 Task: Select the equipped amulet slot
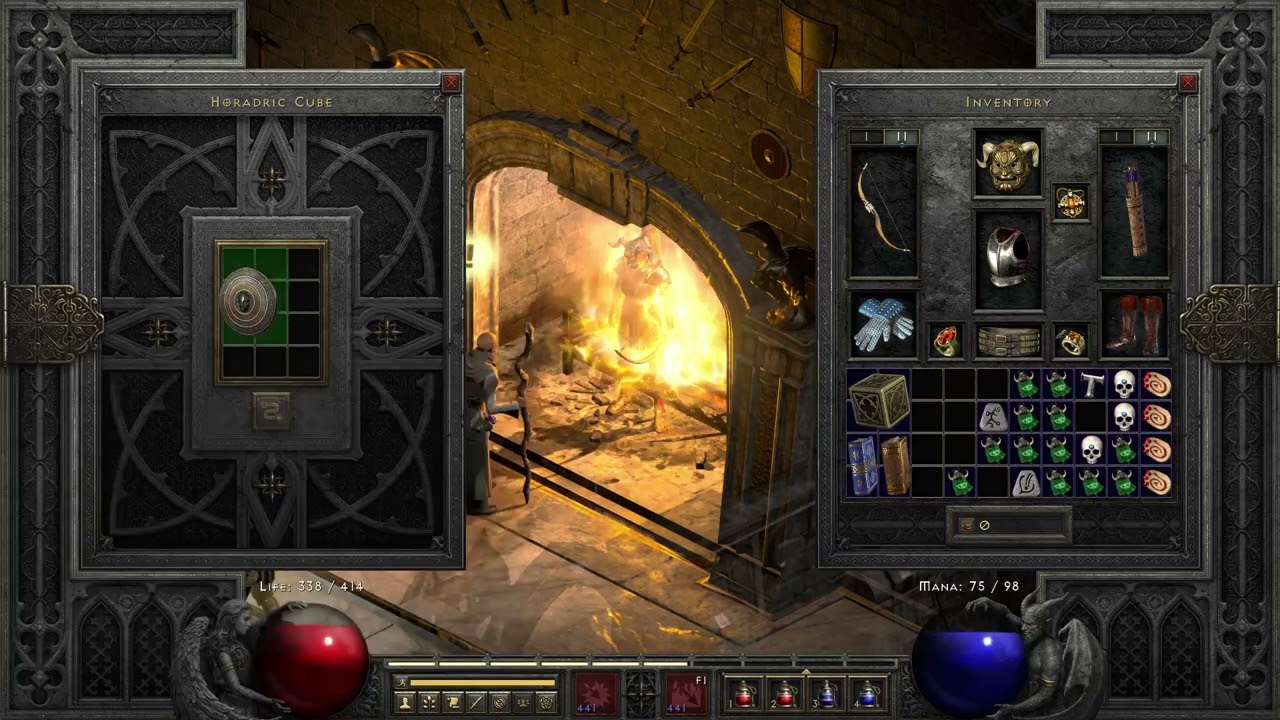[x=1071, y=202]
